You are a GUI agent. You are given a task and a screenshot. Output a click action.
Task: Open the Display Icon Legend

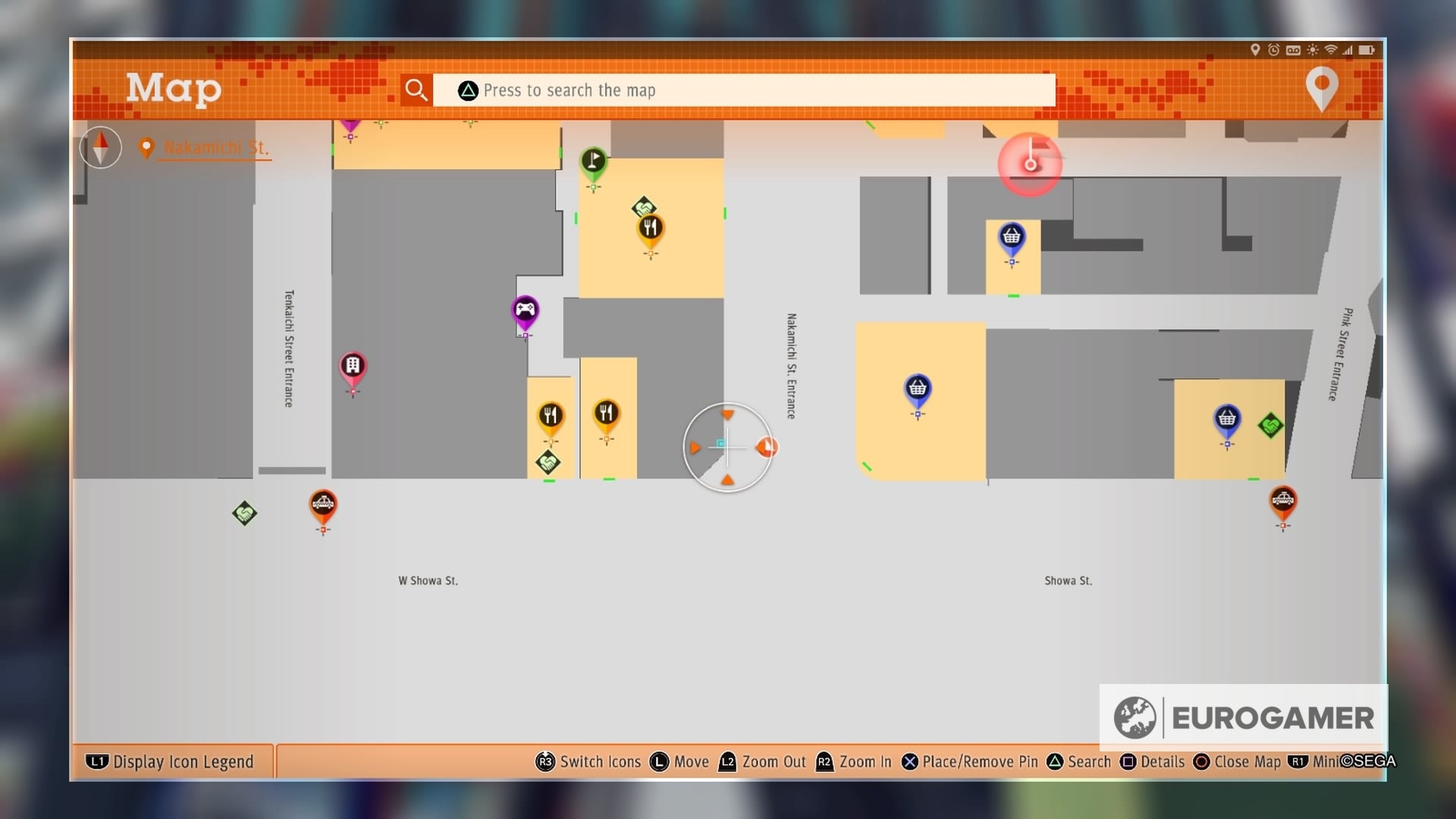[171, 761]
